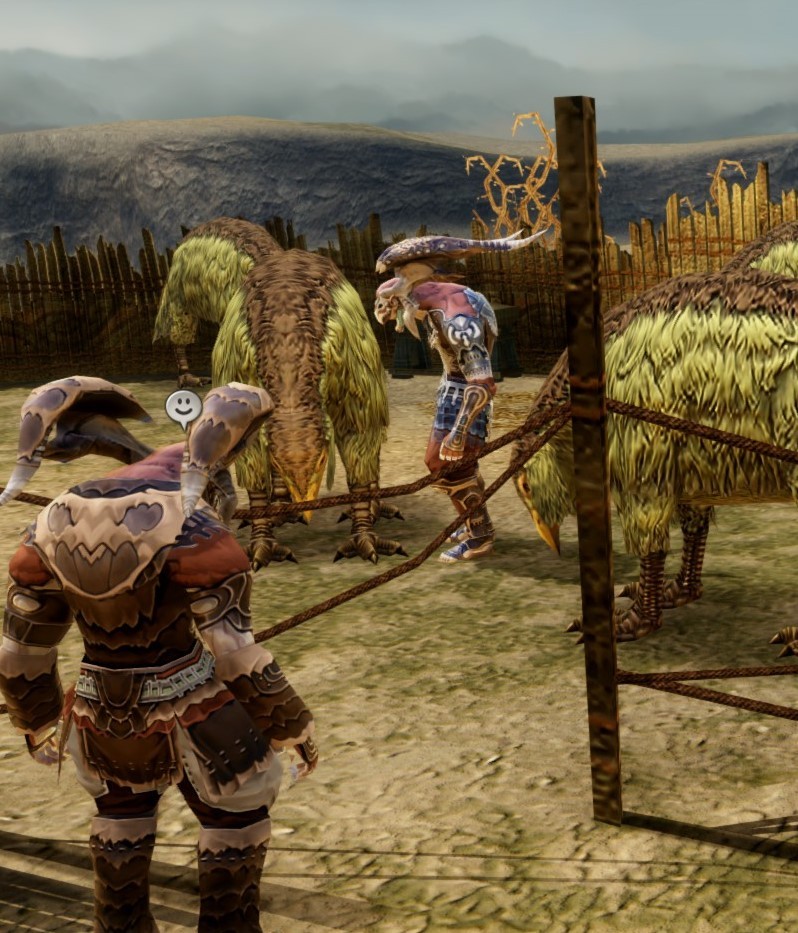Screen dimensions: 798x933
Task: Click the smiley face speech bubble
Action: [x=183, y=406]
